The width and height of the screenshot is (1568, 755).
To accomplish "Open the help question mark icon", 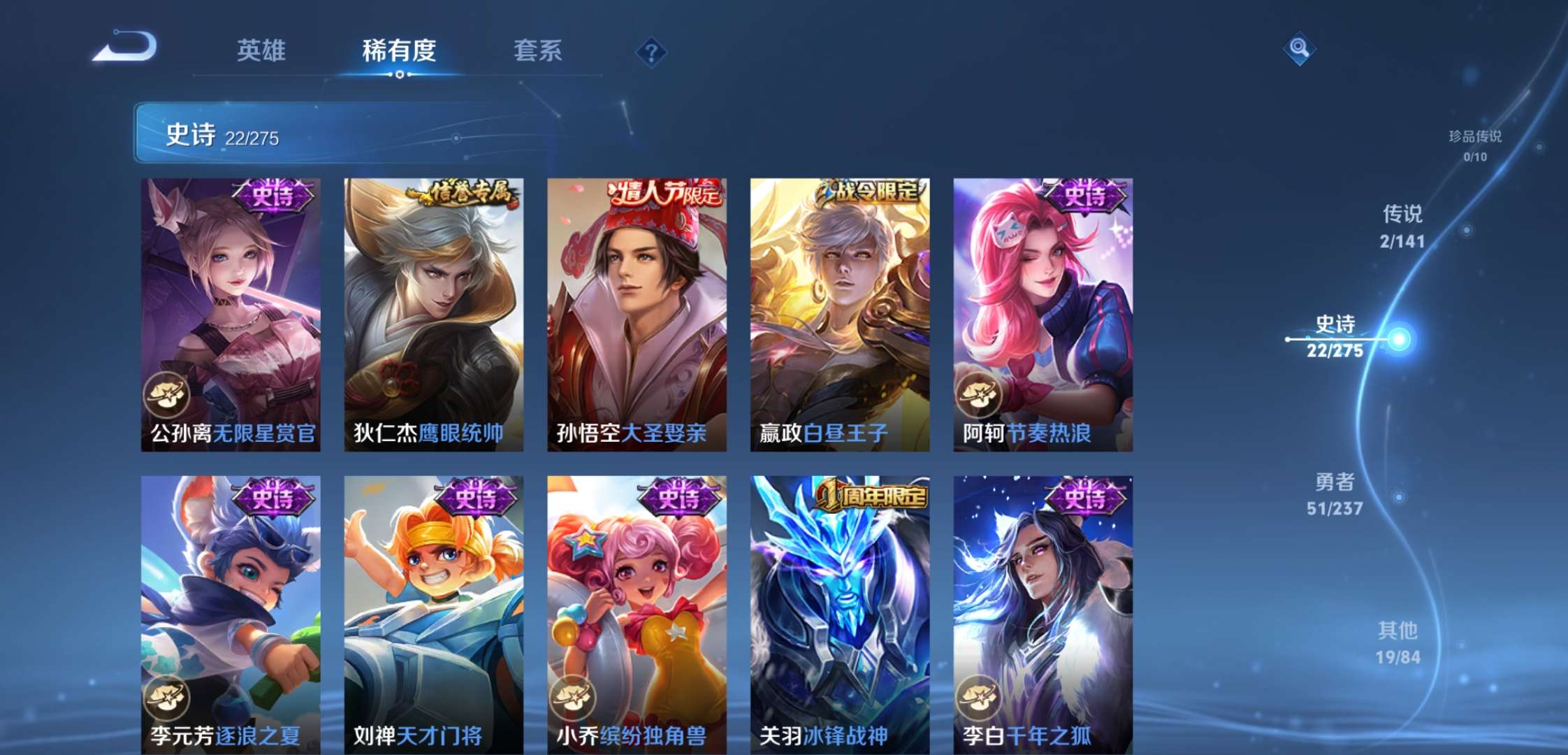I will 651,50.
